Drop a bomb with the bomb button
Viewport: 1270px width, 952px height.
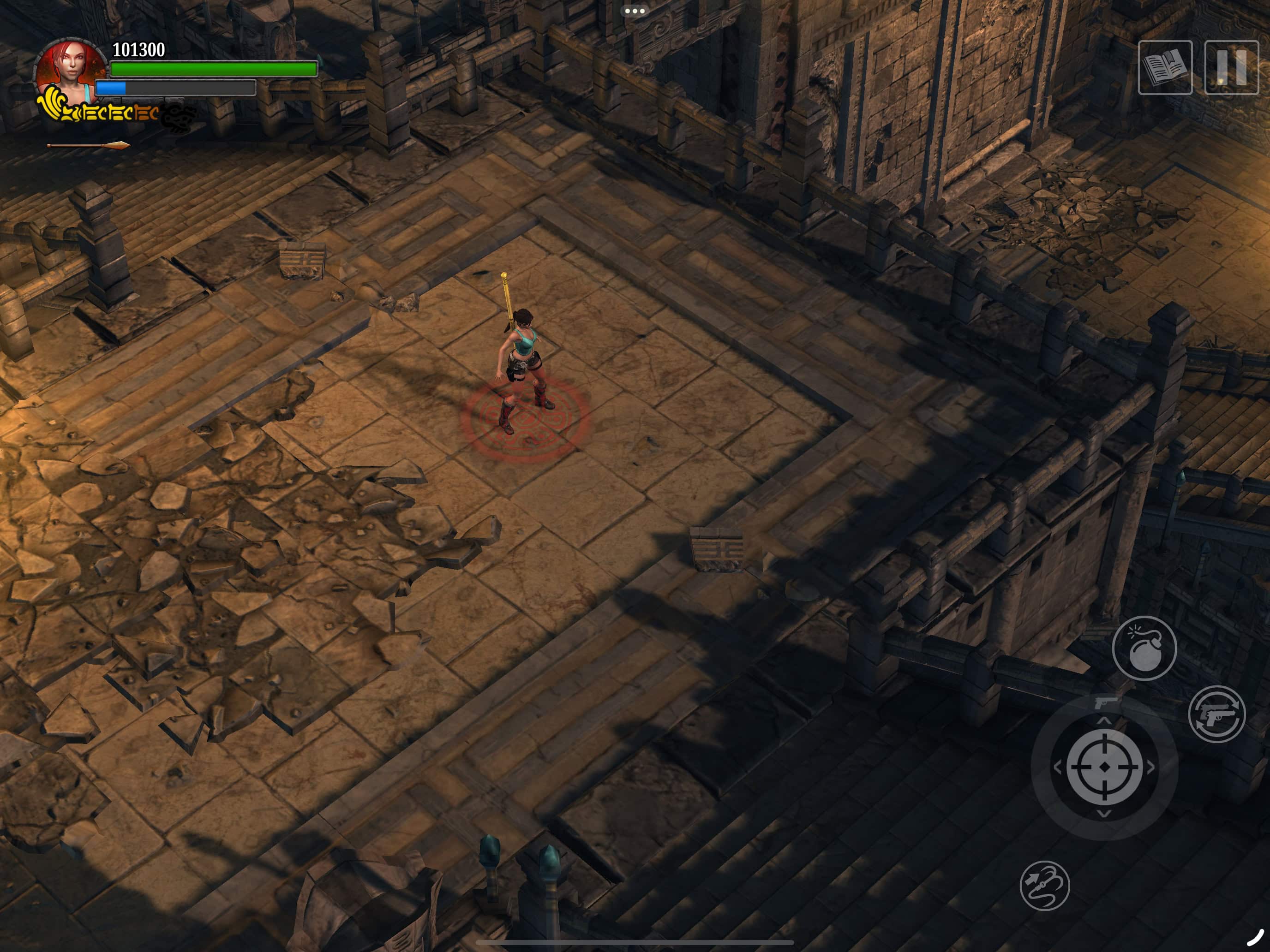tap(1144, 648)
